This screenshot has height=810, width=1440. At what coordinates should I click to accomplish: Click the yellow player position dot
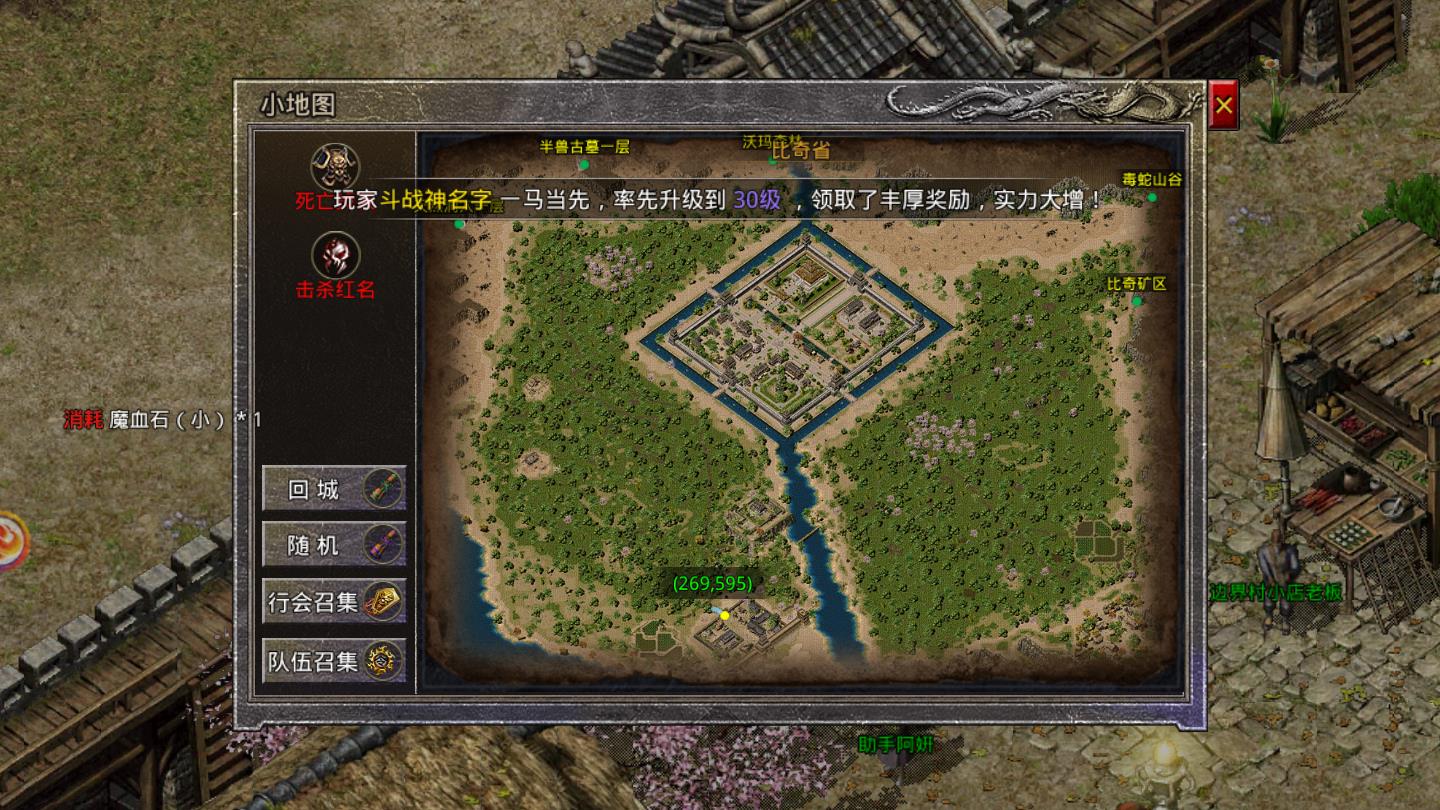(725, 615)
